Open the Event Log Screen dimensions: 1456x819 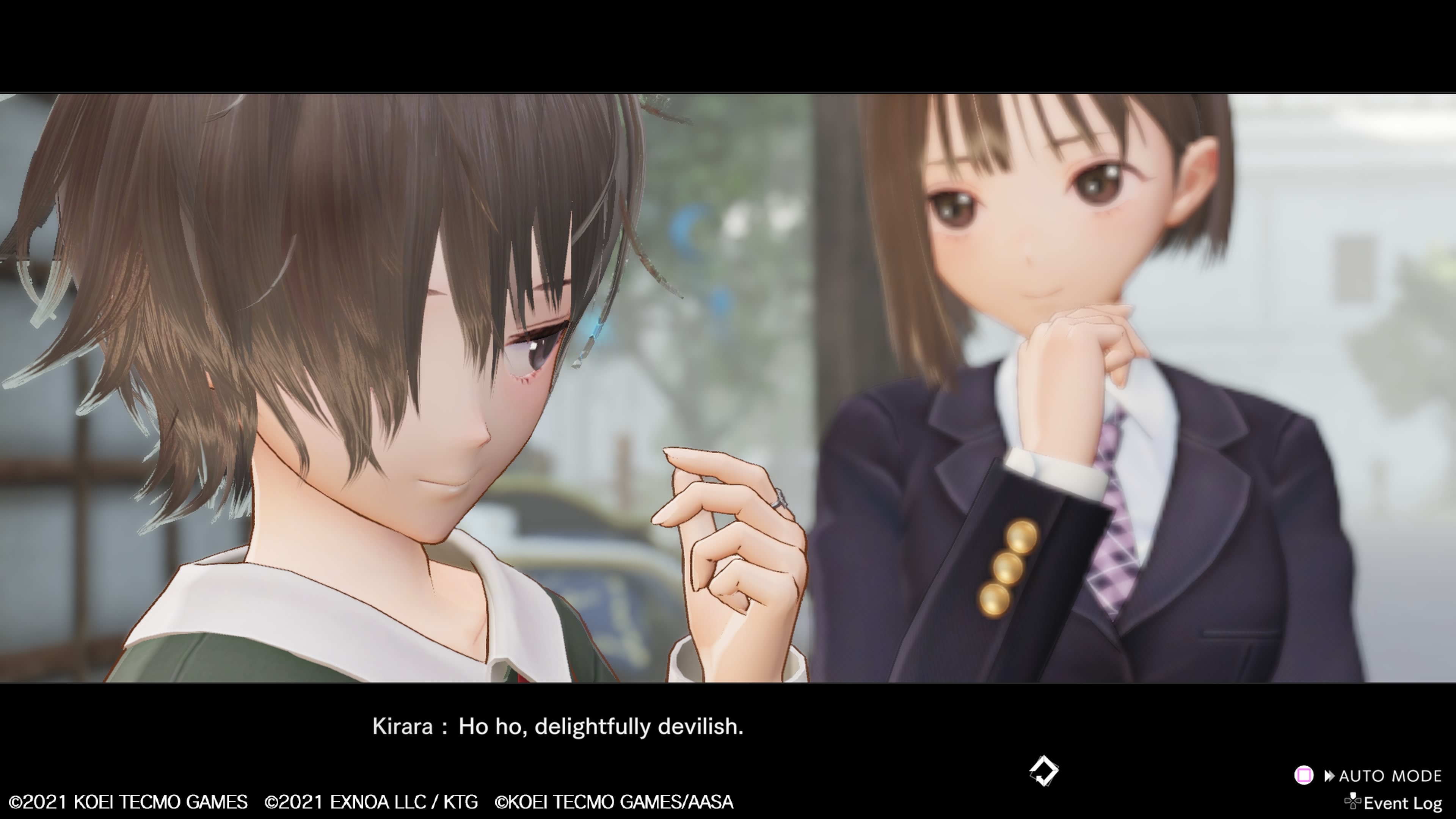[1402, 803]
